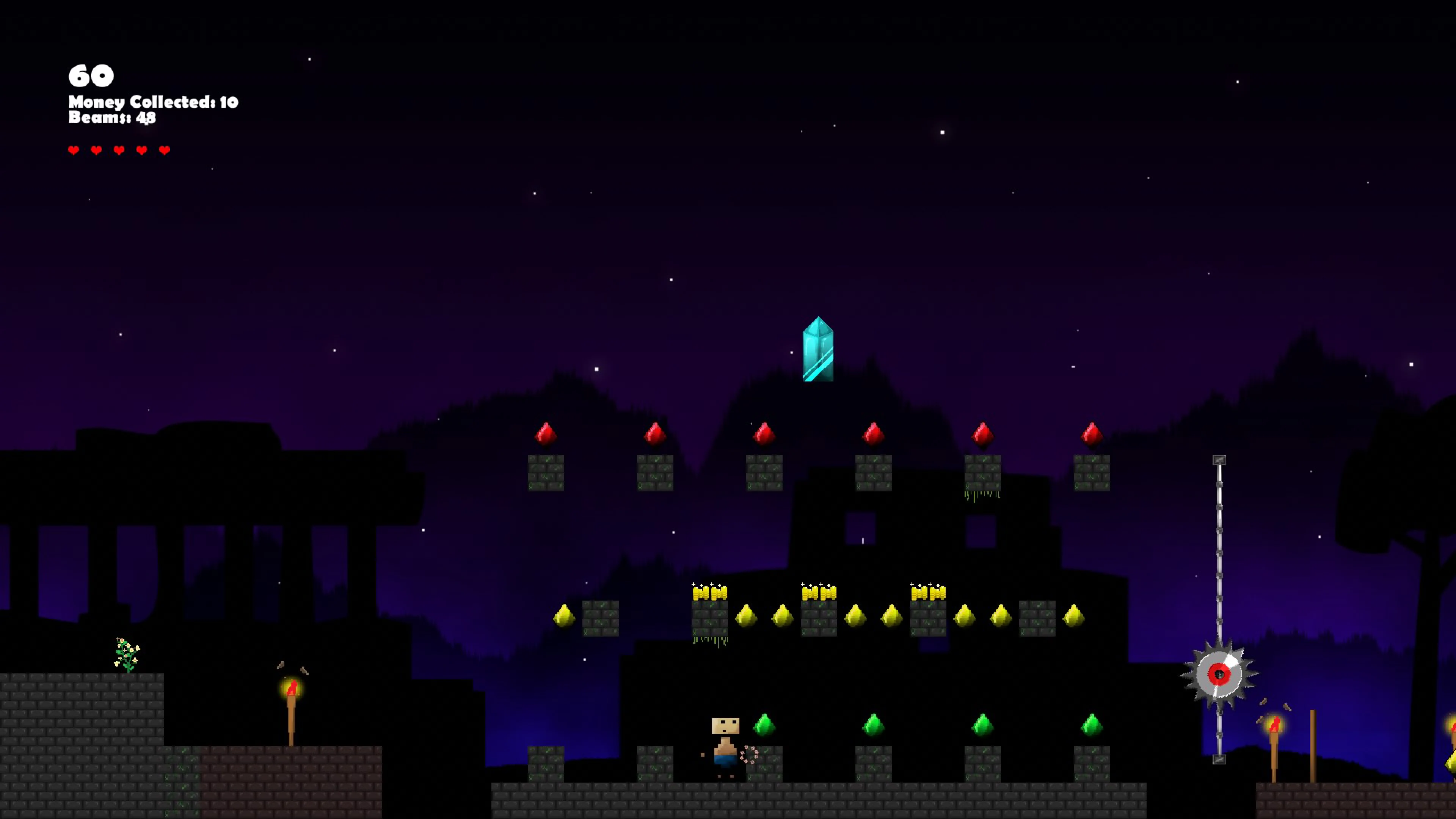
Task: Click the last heart in the health row
Action: pyautogui.click(x=164, y=150)
